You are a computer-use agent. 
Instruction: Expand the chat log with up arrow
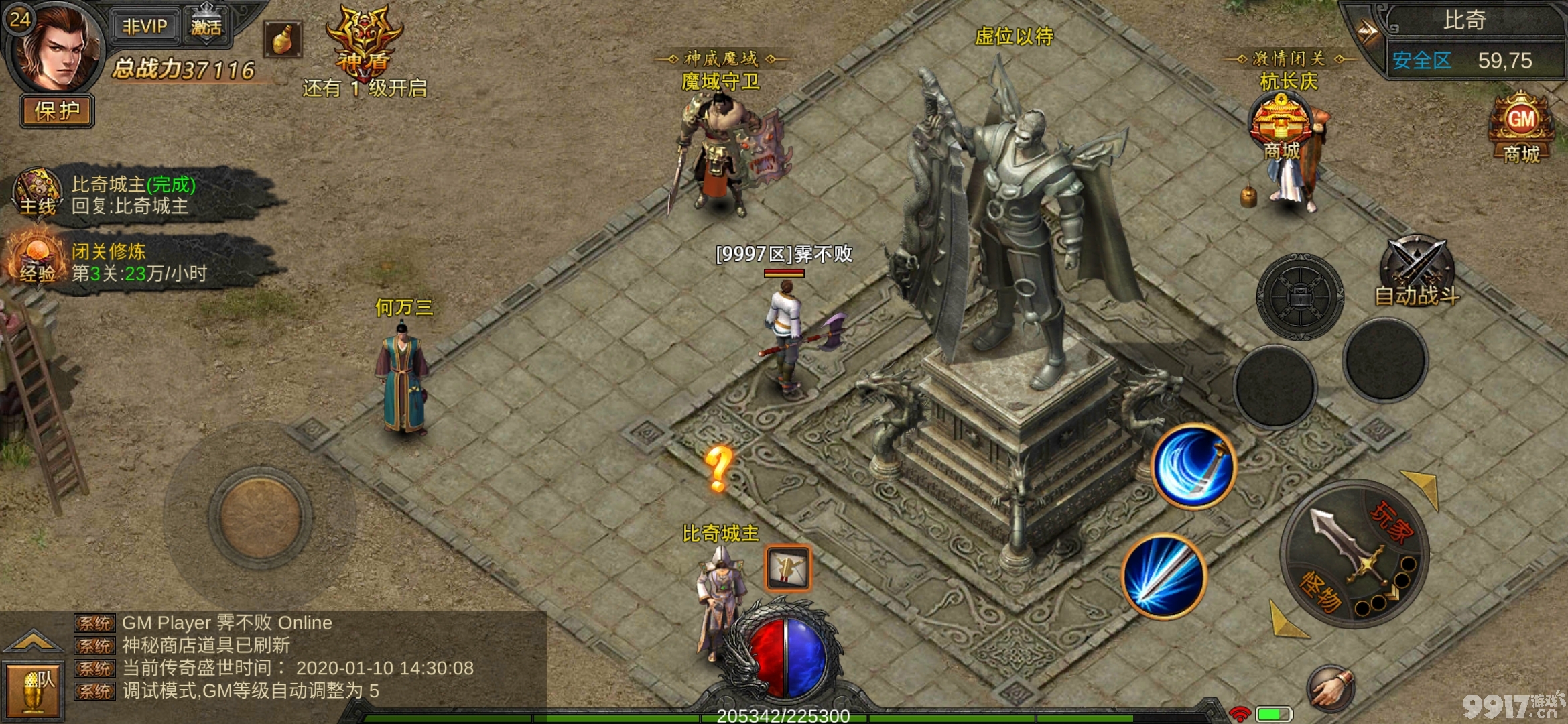[x=32, y=642]
